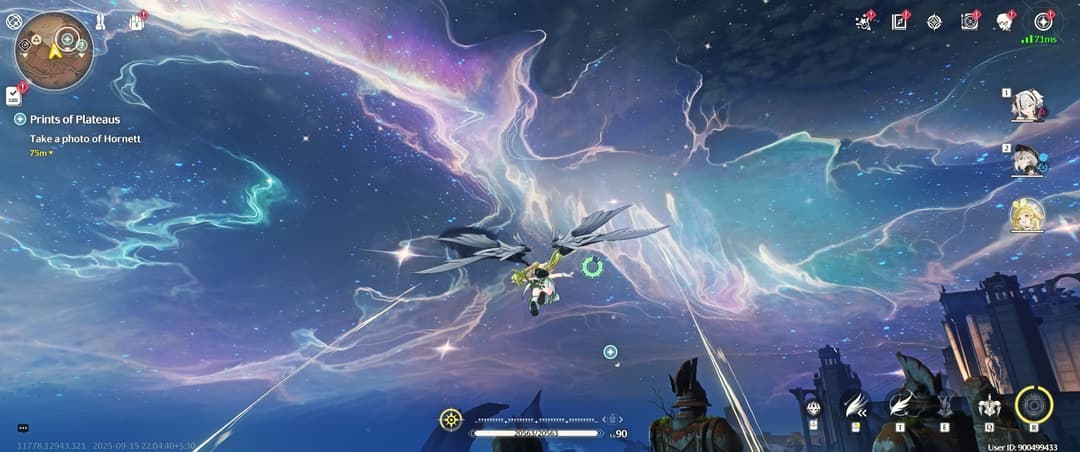1080x452 pixels.
Task: Switch to the silver-haired party member 1
Action: [1027, 104]
